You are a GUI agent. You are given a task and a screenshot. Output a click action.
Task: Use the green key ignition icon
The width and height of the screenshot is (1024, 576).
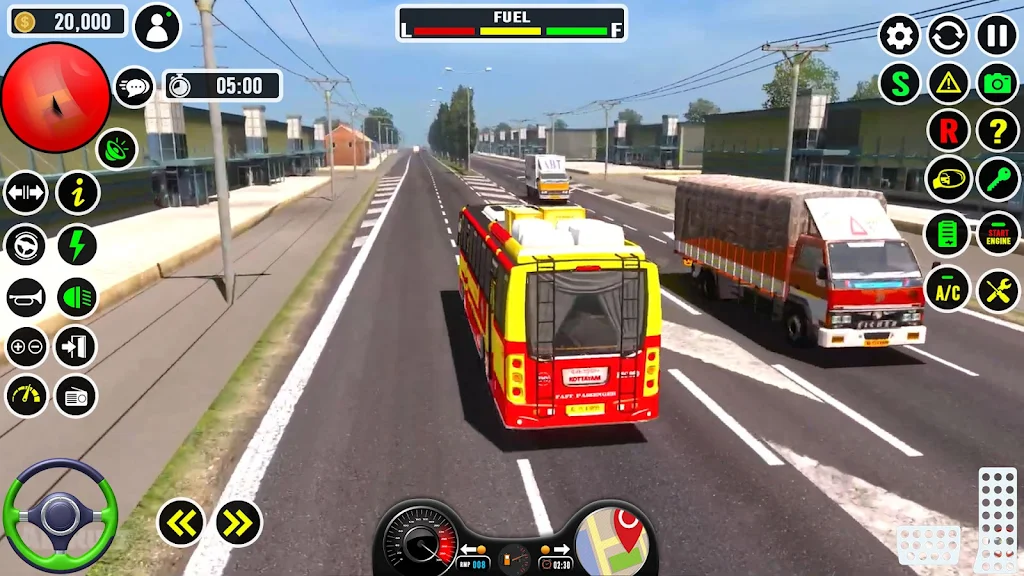click(997, 179)
